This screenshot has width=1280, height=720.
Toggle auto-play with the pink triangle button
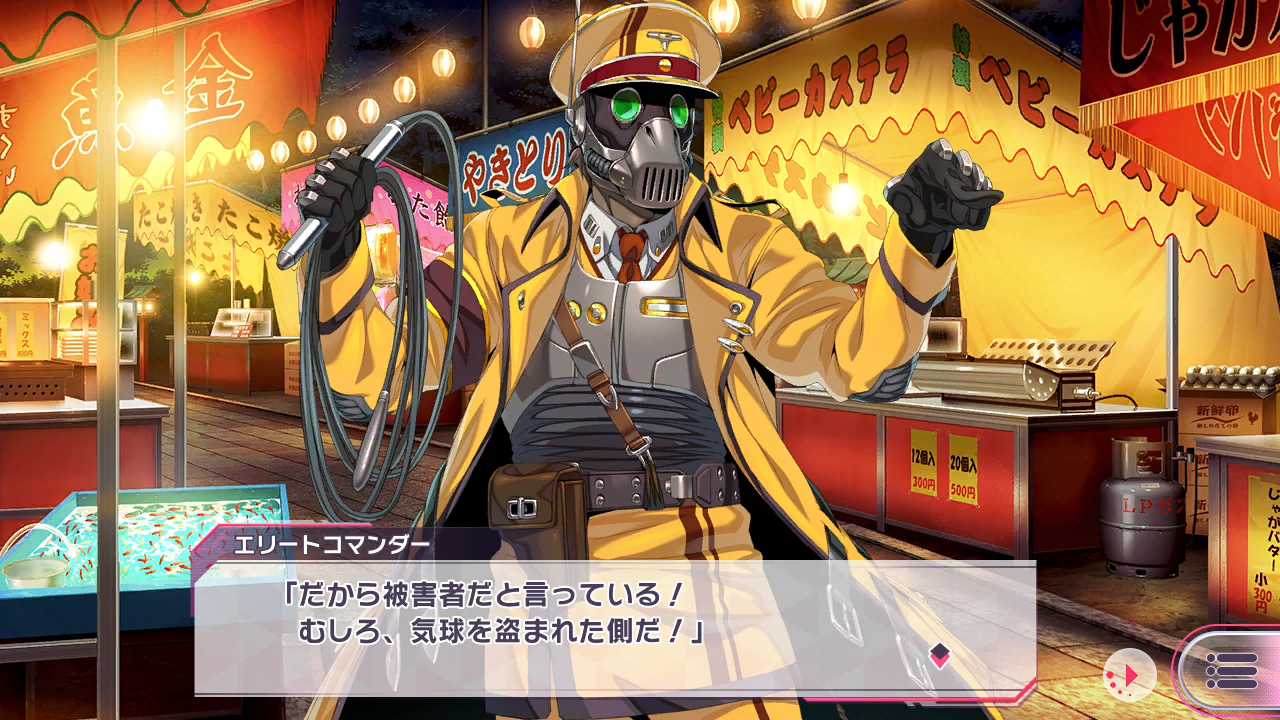pyautogui.click(x=1129, y=675)
